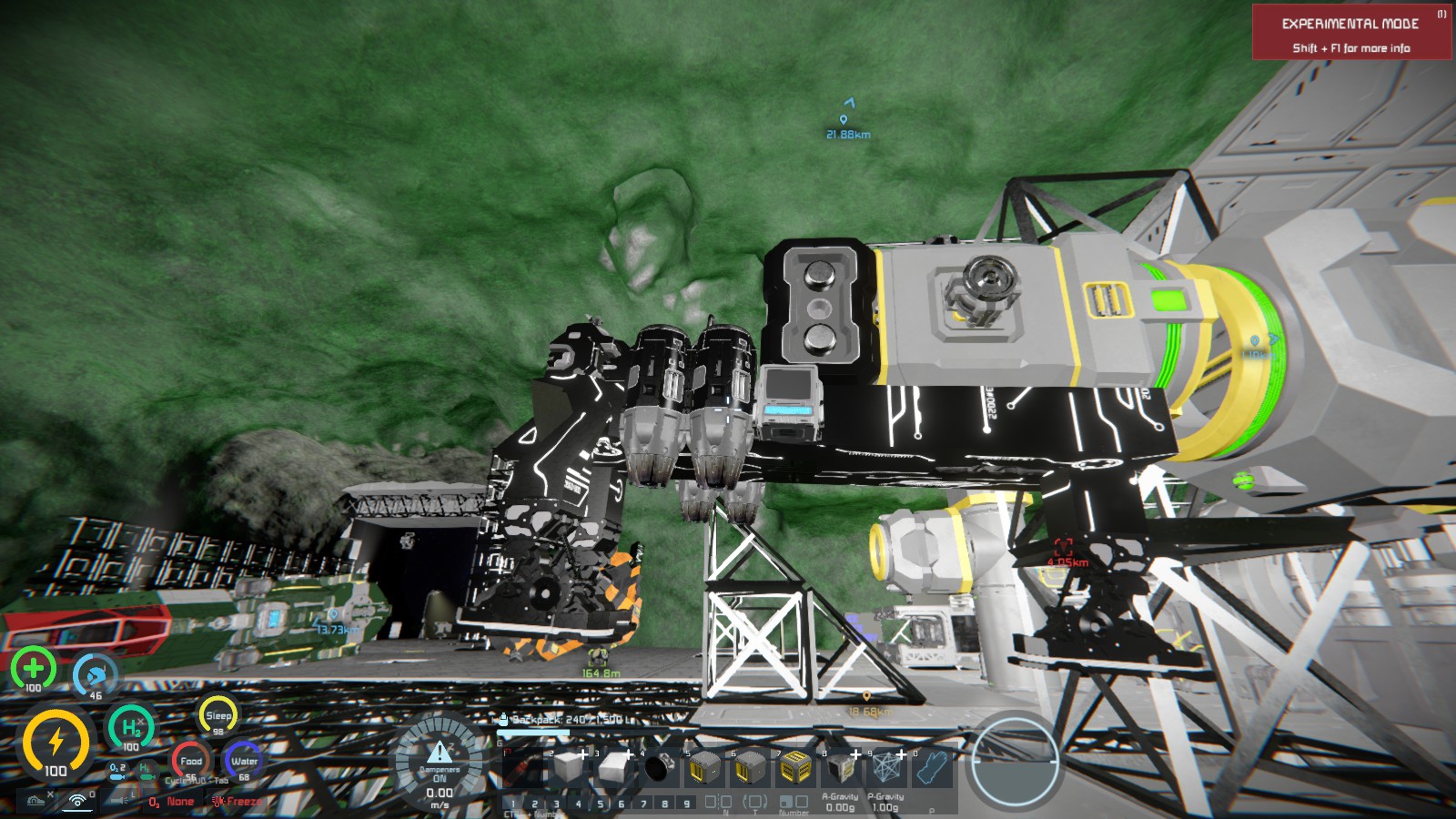Select the grey machine block in slot 8

[x=841, y=769]
